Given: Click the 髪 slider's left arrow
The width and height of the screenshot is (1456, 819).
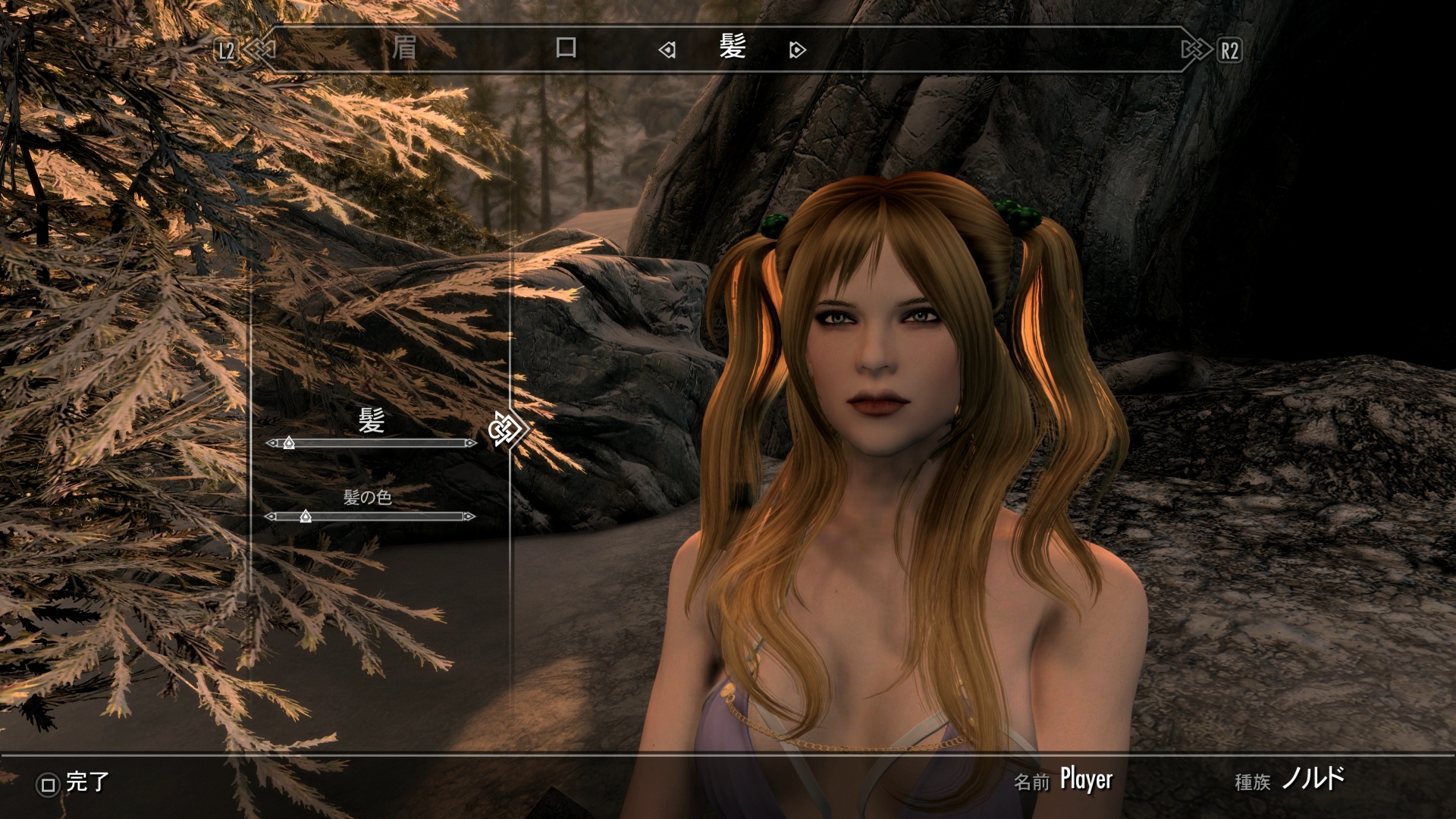Looking at the screenshot, I should point(271,443).
